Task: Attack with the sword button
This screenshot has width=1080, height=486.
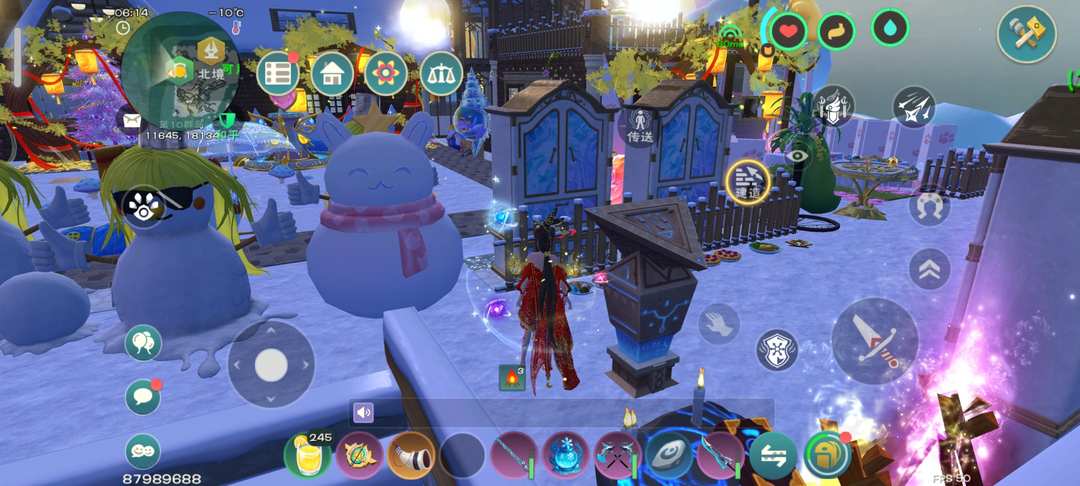Action: (874, 340)
